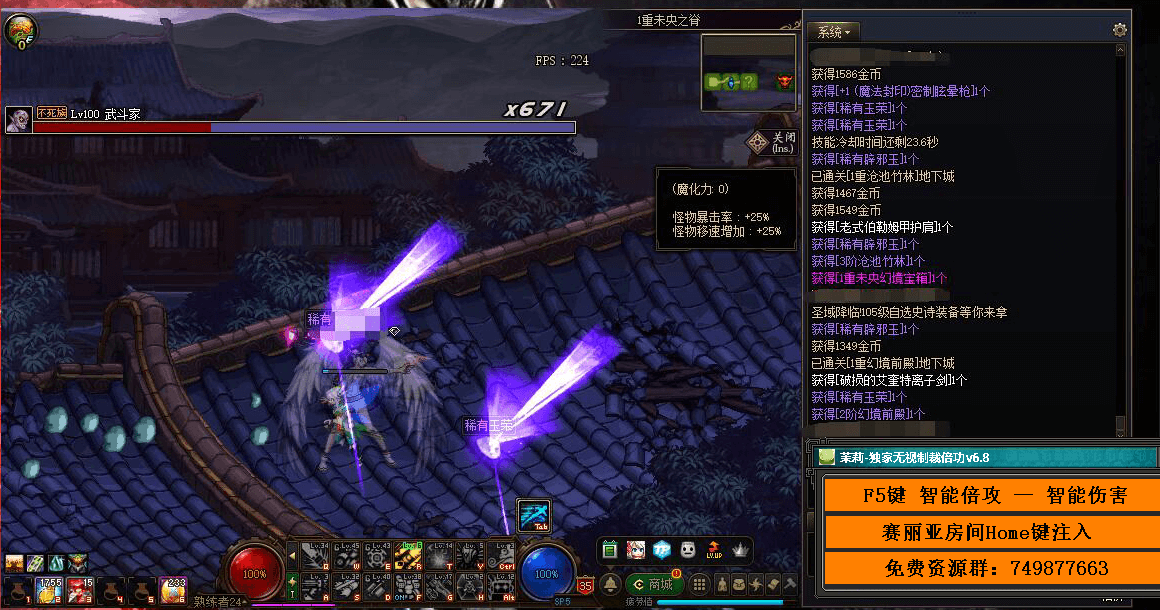Image resolution: width=1160 pixels, height=610 pixels.
Task: Activate the highlighted skill on key R
Action: (407, 554)
